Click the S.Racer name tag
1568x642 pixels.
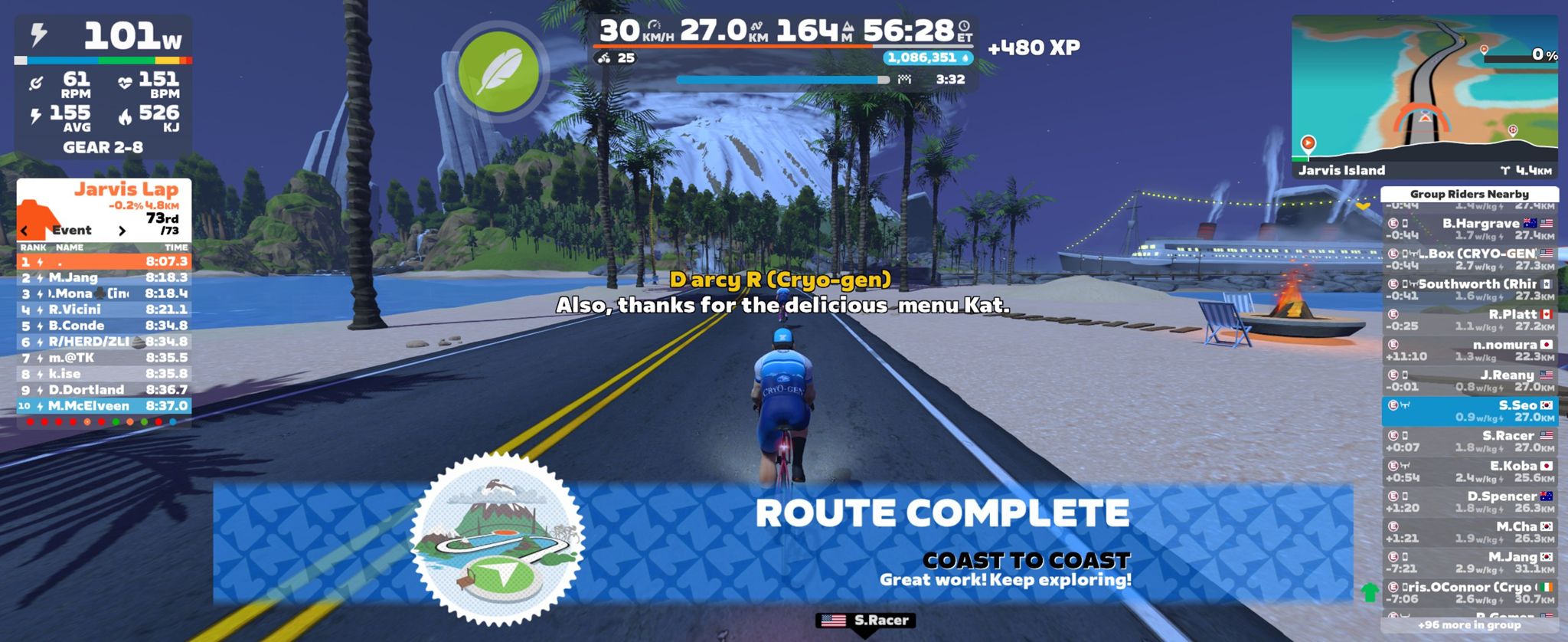[865, 621]
